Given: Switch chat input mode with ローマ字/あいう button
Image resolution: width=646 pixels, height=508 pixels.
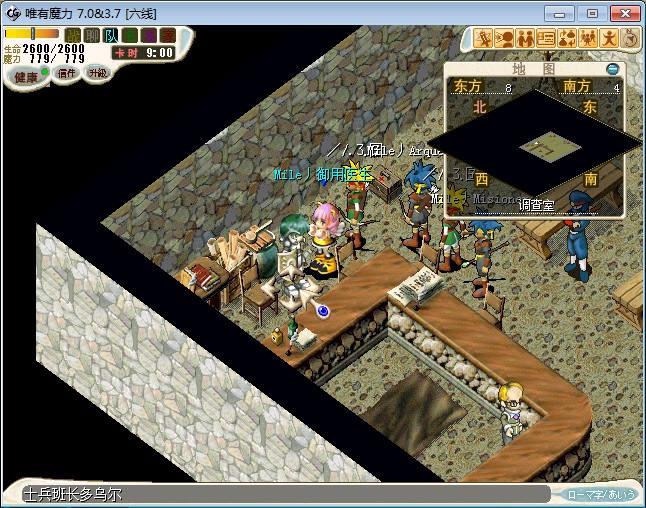Looking at the screenshot, I should click(601, 494).
